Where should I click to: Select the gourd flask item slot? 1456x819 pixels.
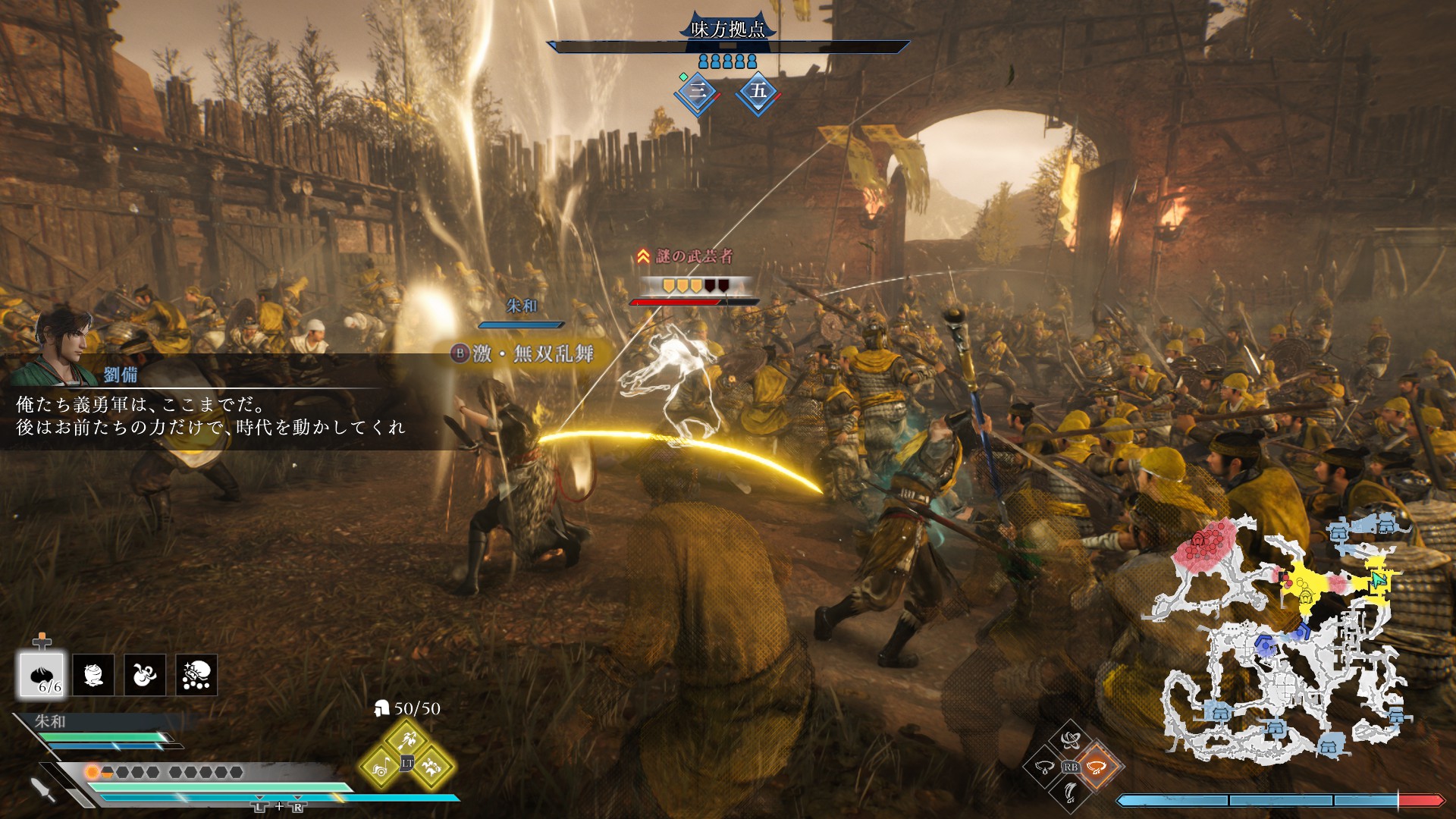(x=145, y=675)
